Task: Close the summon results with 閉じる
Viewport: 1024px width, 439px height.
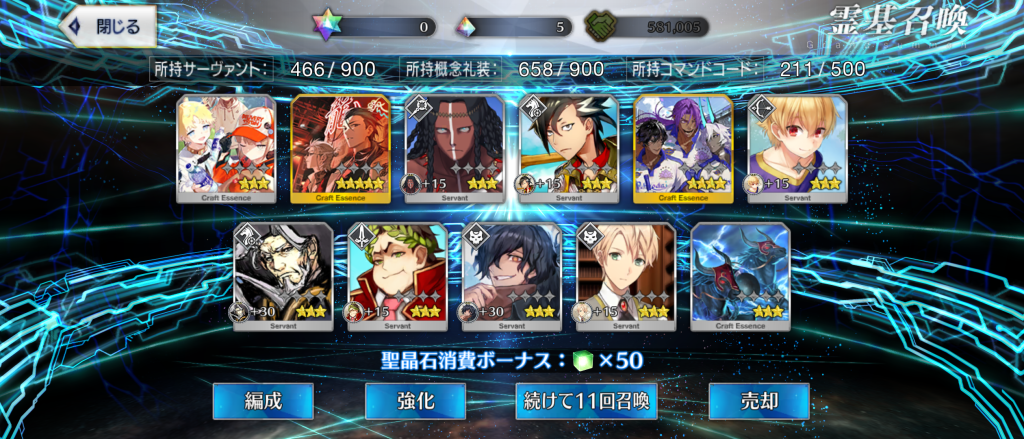Action: 110,27
